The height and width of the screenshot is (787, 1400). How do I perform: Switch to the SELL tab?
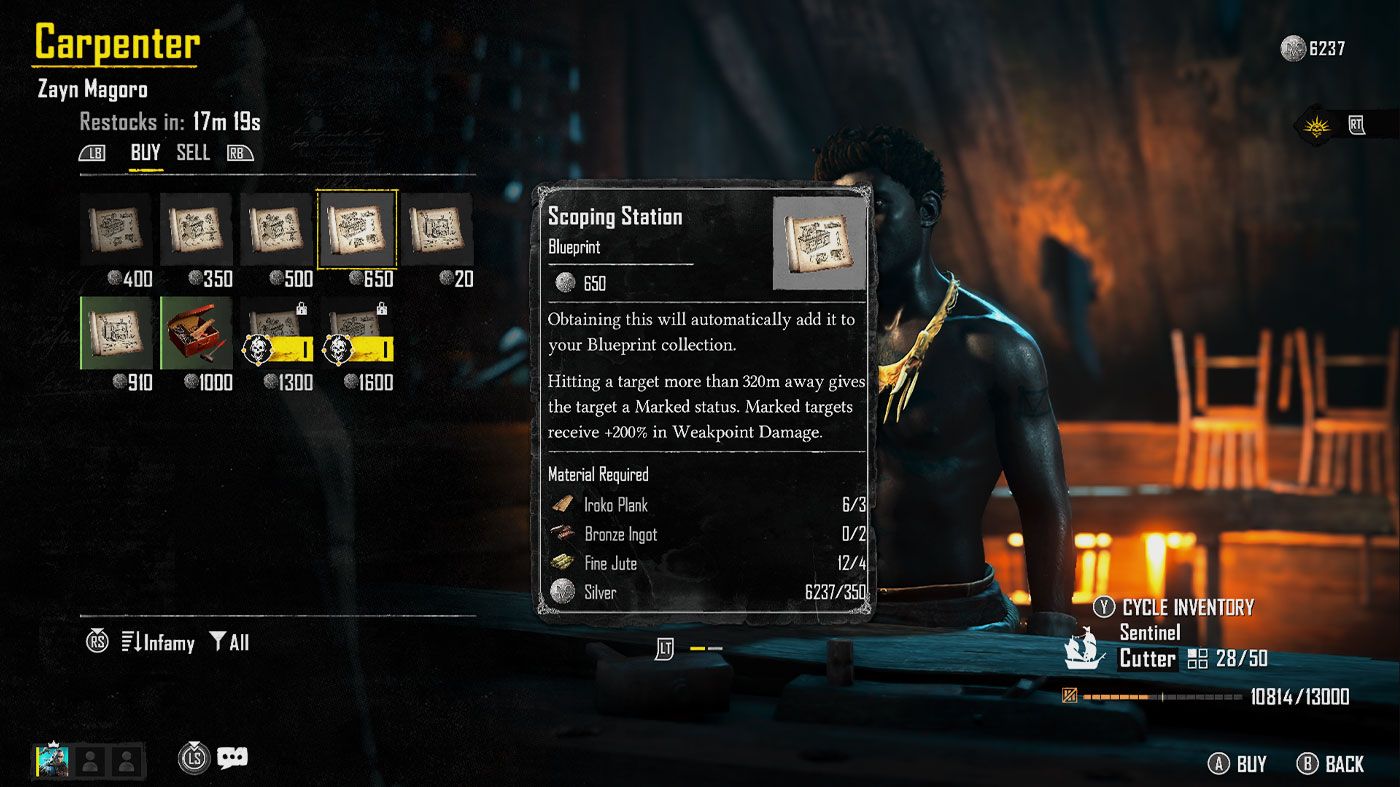(x=193, y=152)
